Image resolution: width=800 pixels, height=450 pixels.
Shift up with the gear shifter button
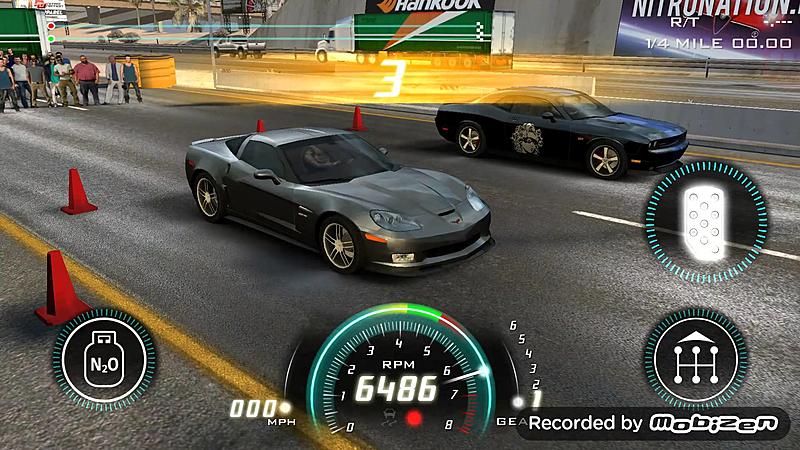696,357
